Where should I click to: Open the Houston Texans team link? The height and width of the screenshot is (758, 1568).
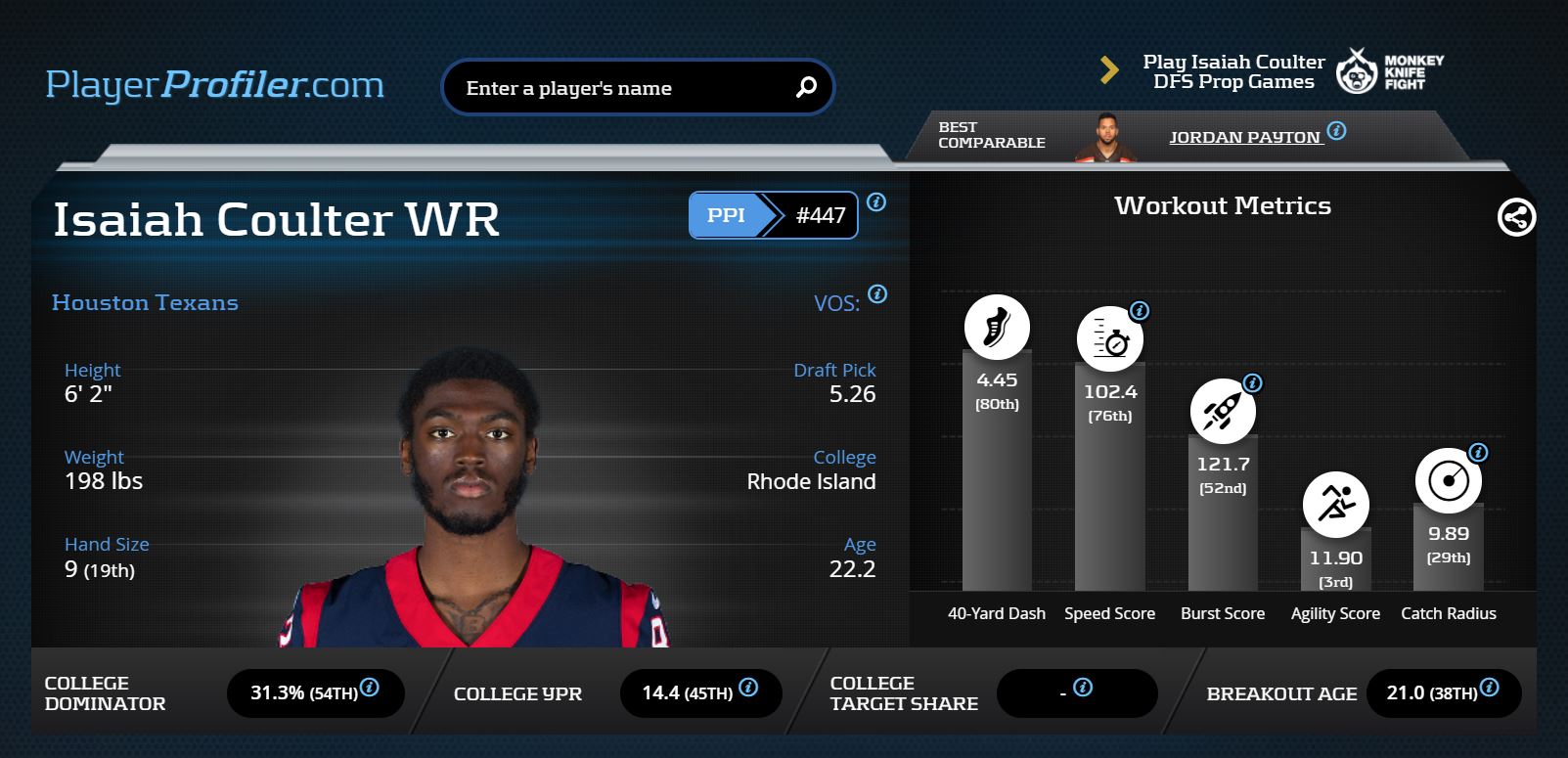pos(145,303)
